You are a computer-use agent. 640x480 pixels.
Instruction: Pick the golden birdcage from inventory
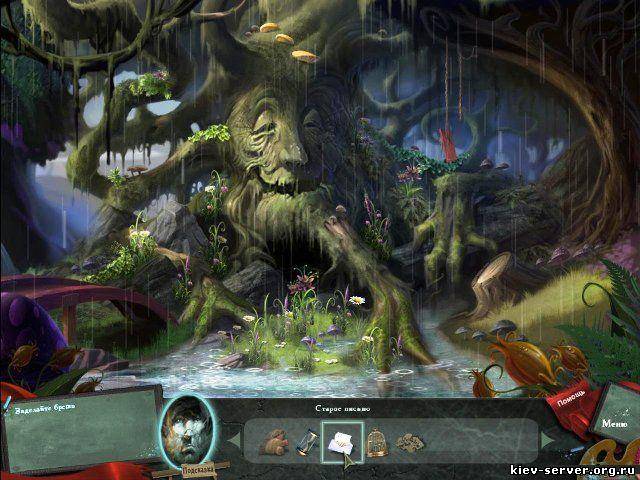coord(376,441)
